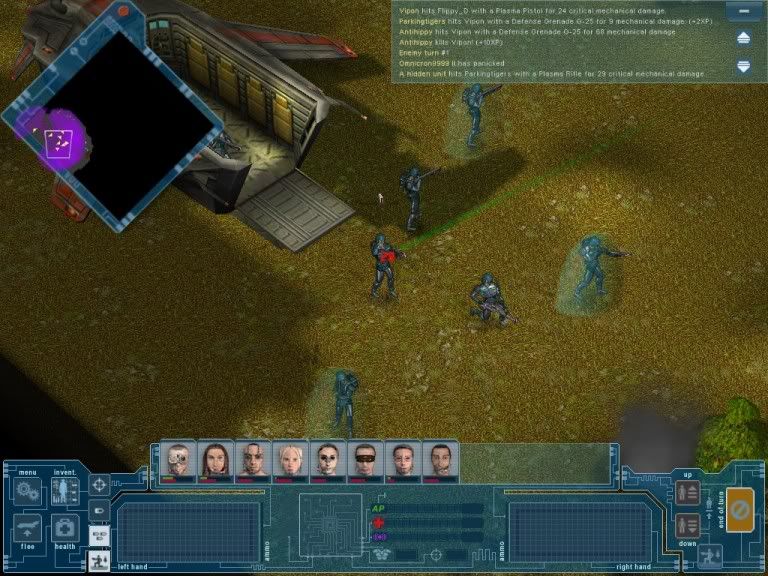Open the squad inventory screen
The height and width of the screenshot is (576, 768).
pyautogui.click(x=65, y=491)
